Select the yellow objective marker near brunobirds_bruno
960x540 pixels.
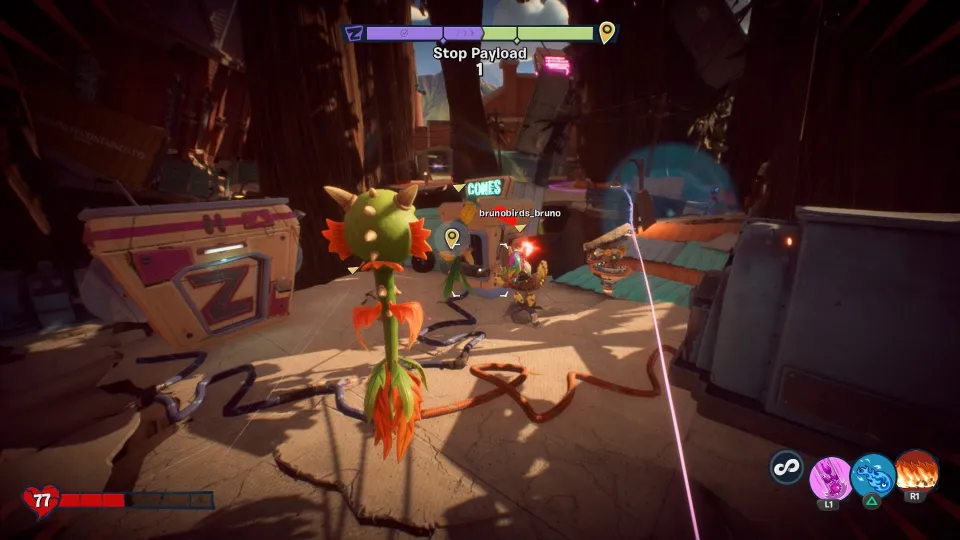pos(452,237)
